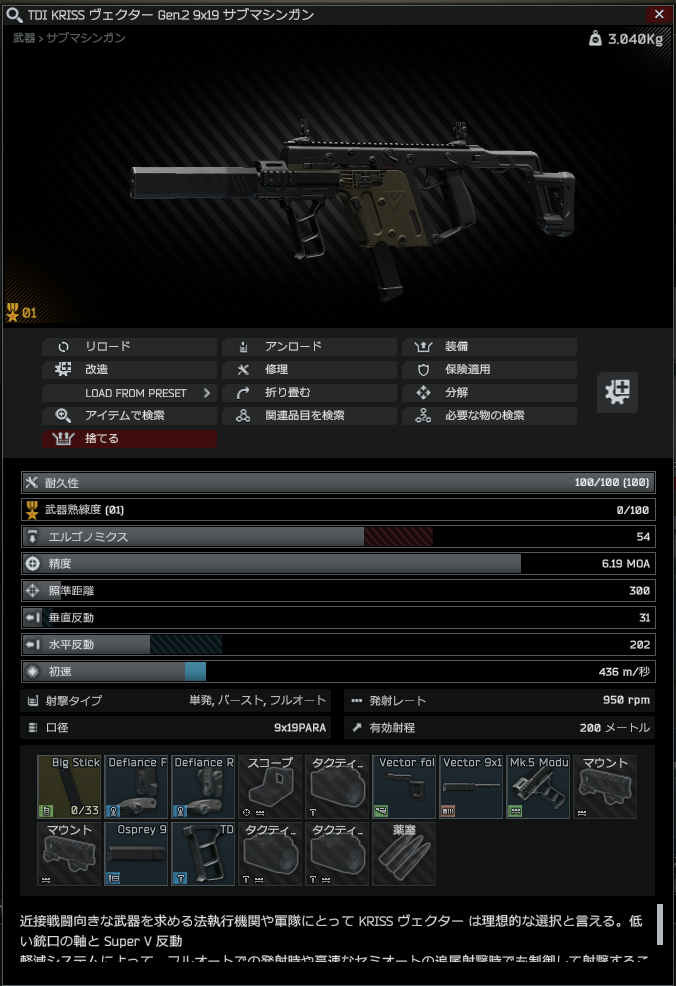This screenshot has height=986, width=676.
Task: Search by item with アイテムで検索
Action: click(129, 416)
